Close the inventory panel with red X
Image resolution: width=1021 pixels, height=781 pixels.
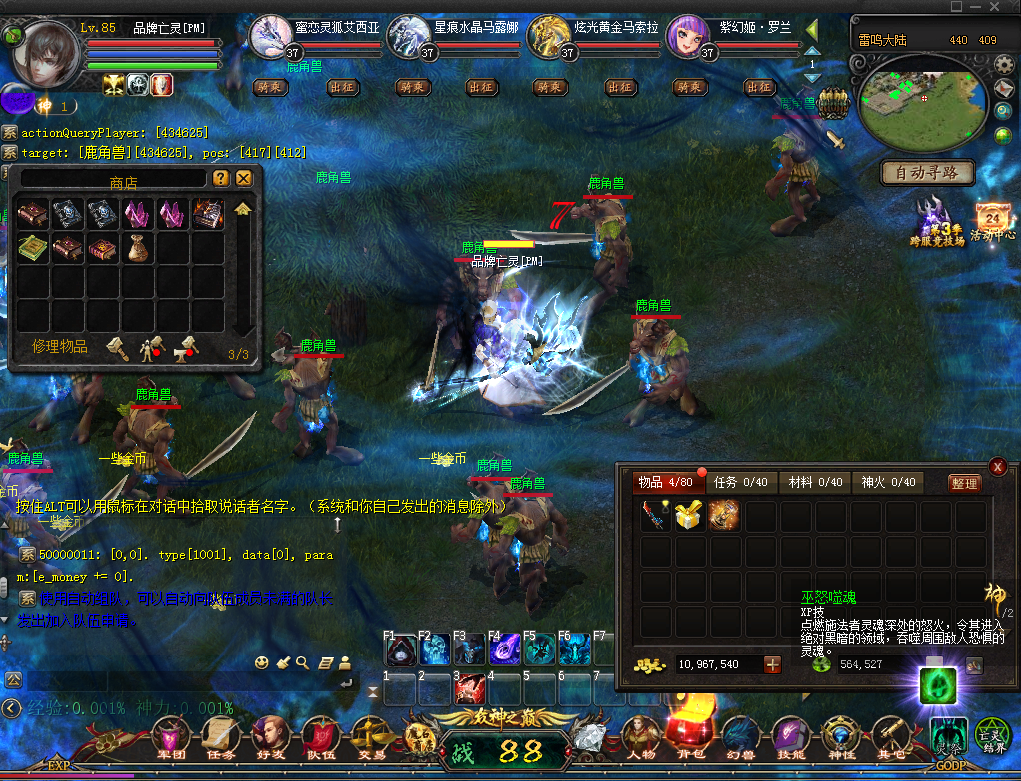tap(997, 467)
